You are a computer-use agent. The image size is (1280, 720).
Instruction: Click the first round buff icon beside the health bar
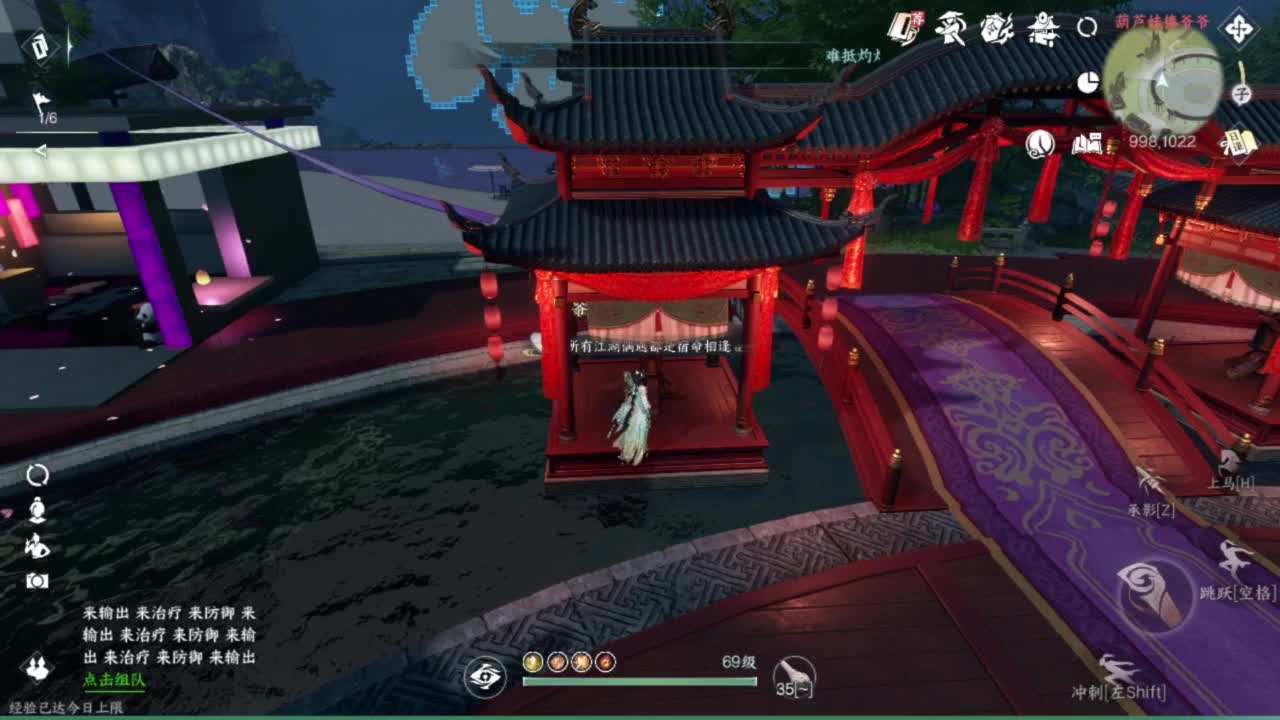[x=532, y=661]
